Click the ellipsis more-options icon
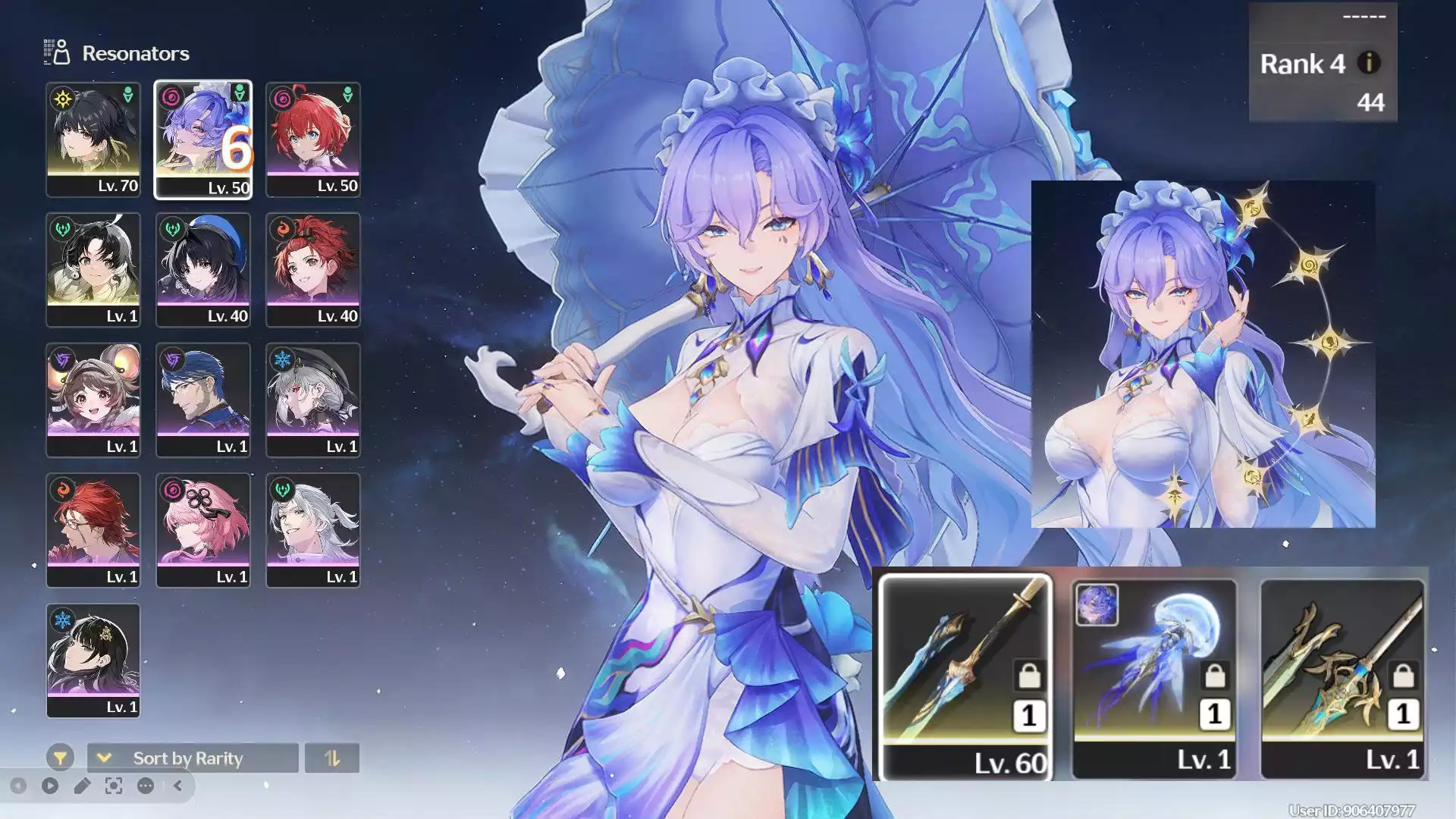The height and width of the screenshot is (819, 1456). tap(145, 786)
